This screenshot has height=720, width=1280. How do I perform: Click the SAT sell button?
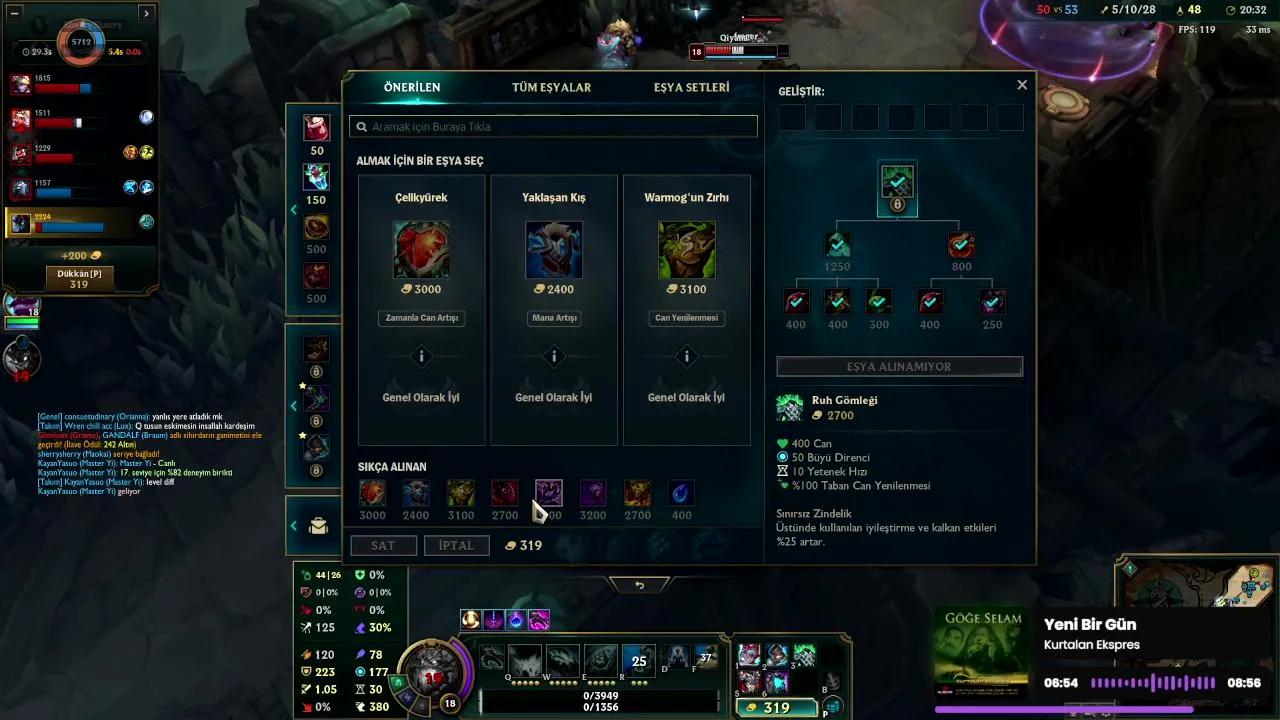point(383,545)
